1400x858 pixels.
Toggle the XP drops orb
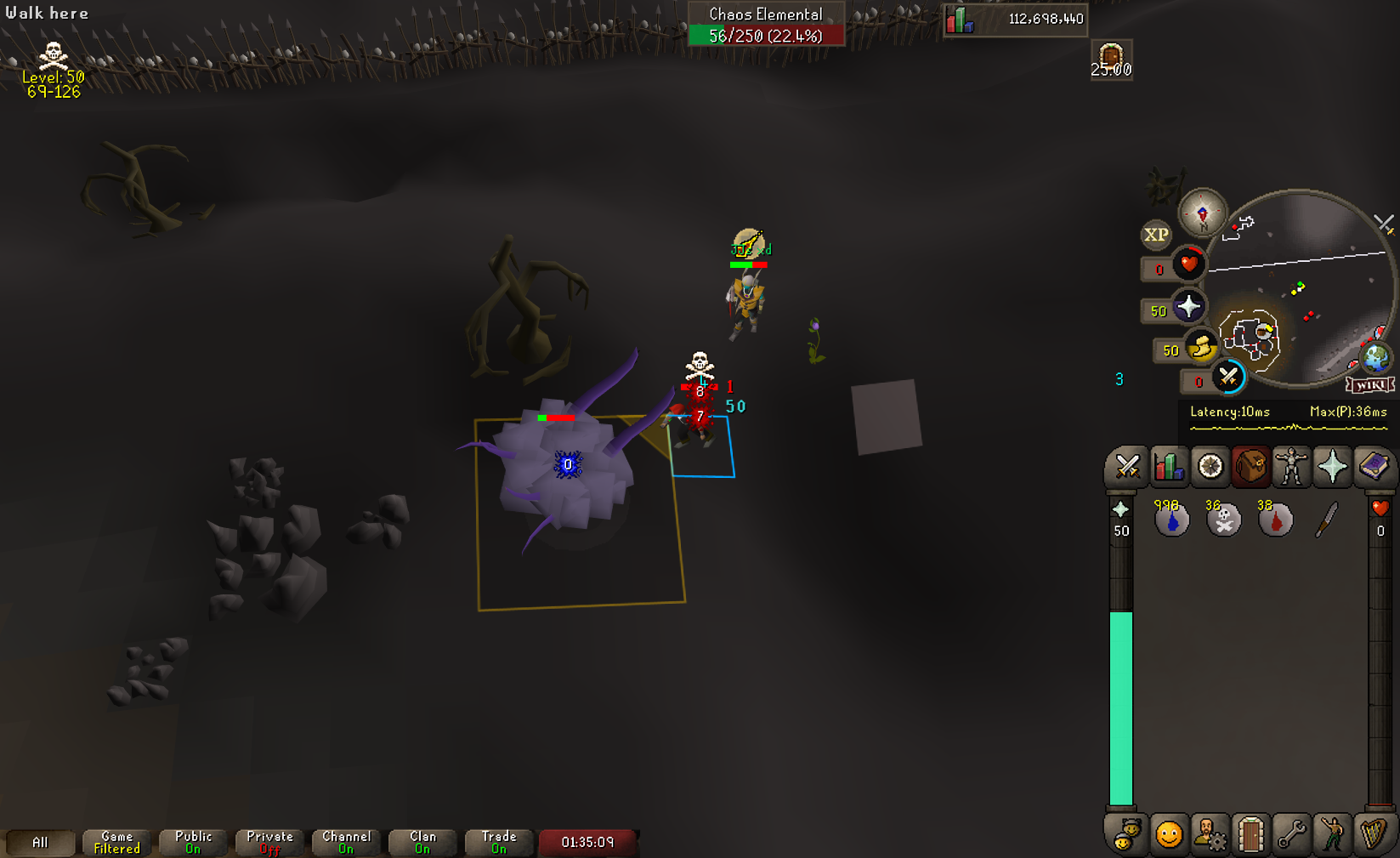pos(1155,235)
